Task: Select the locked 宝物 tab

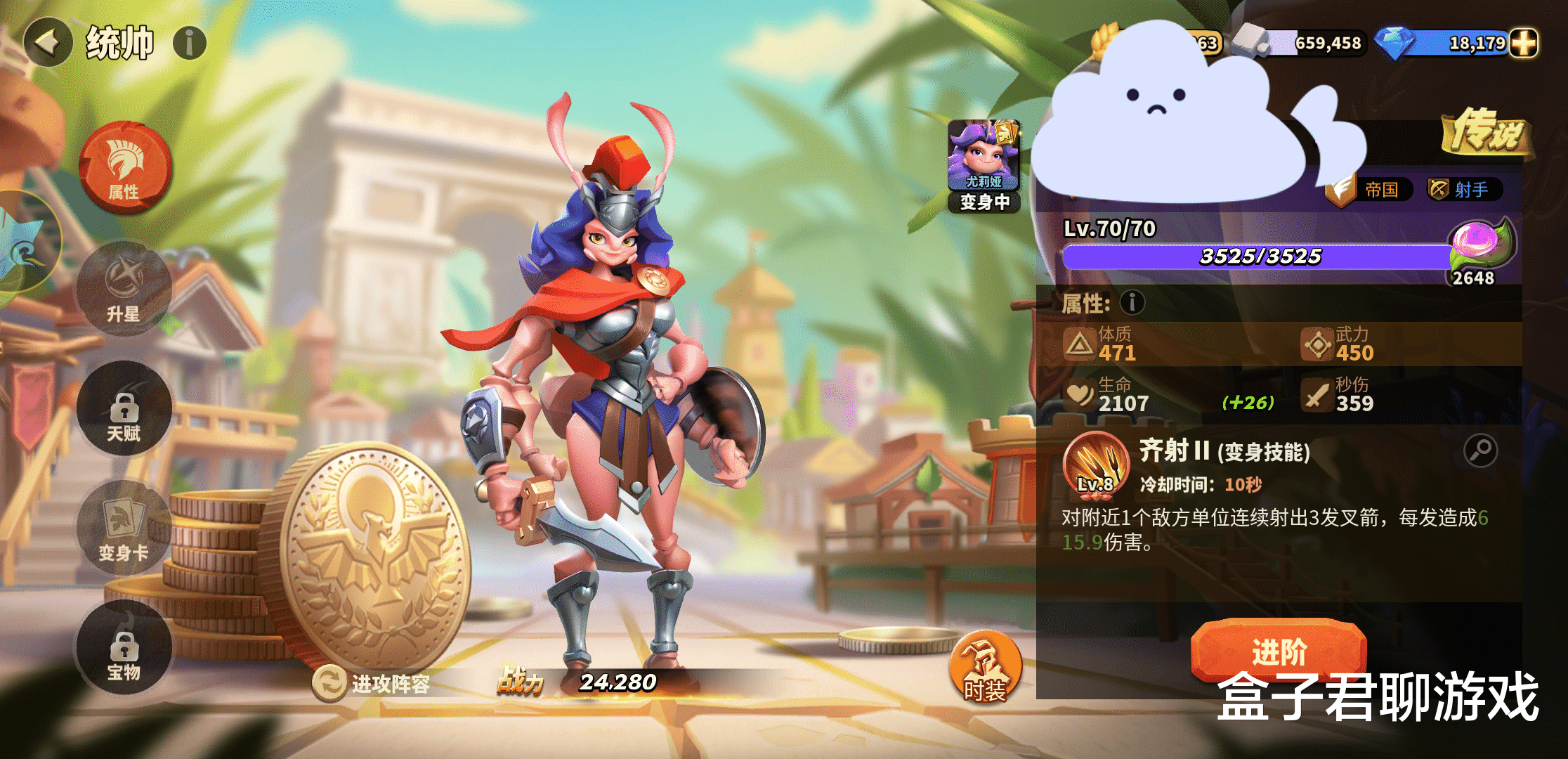Action: click(124, 648)
